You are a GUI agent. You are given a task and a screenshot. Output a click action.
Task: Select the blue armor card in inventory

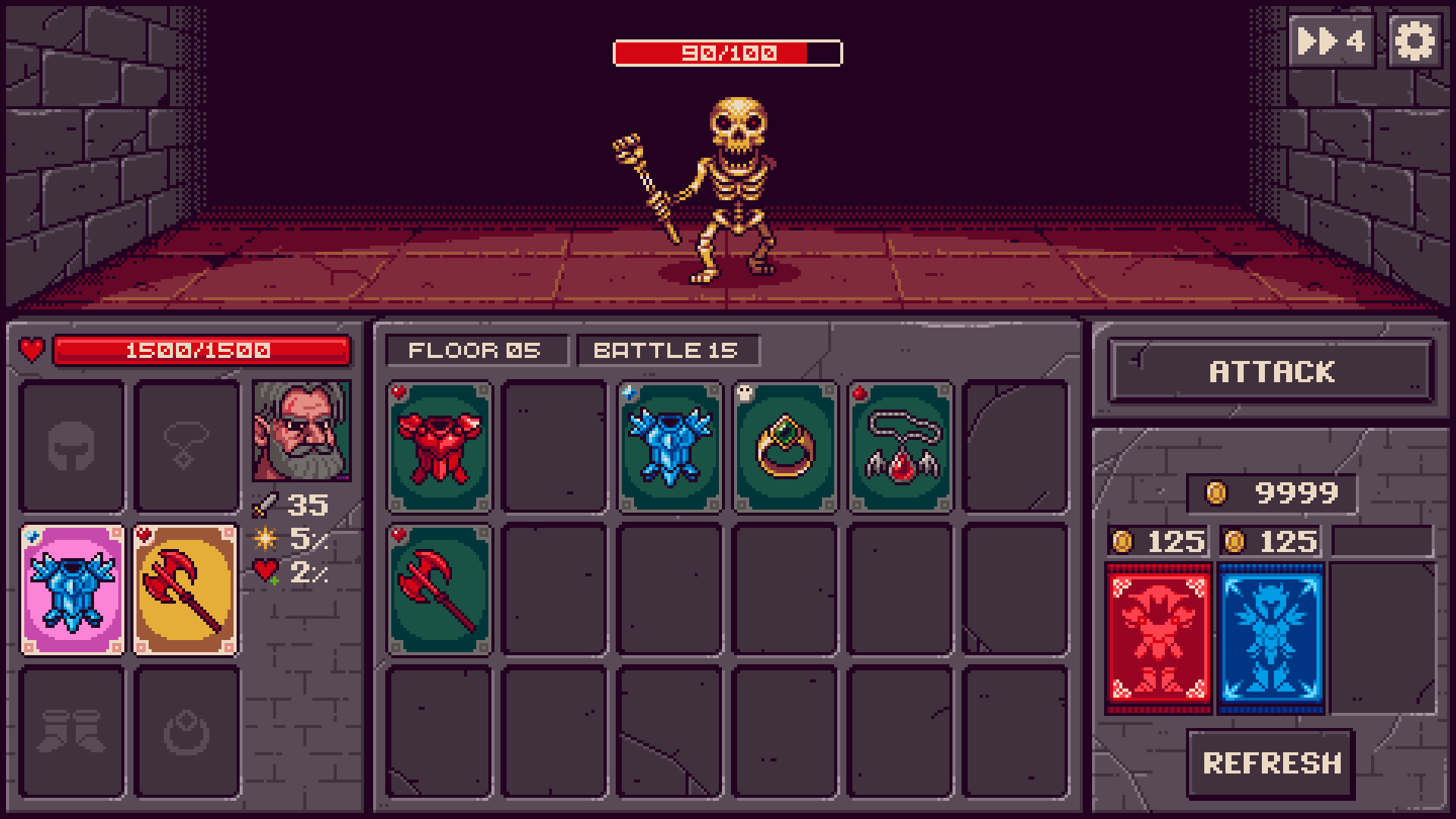(670, 447)
